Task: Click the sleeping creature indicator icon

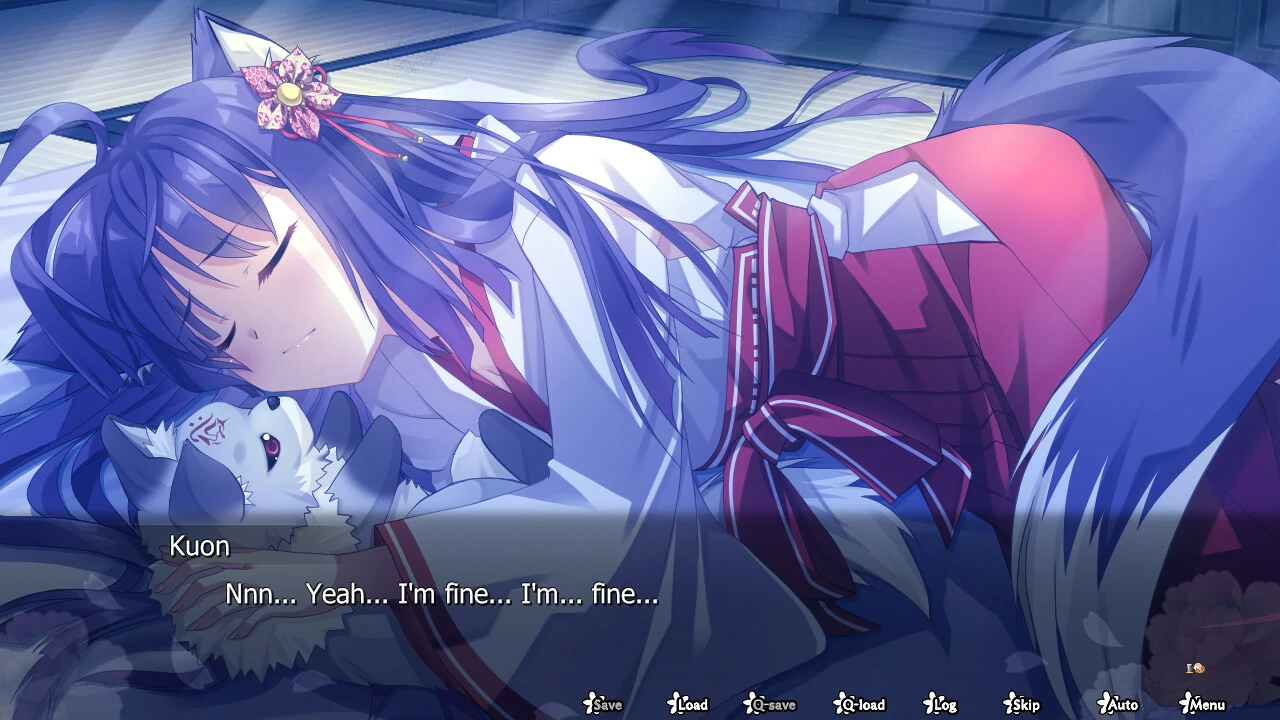Action: tap(1198, 668)
